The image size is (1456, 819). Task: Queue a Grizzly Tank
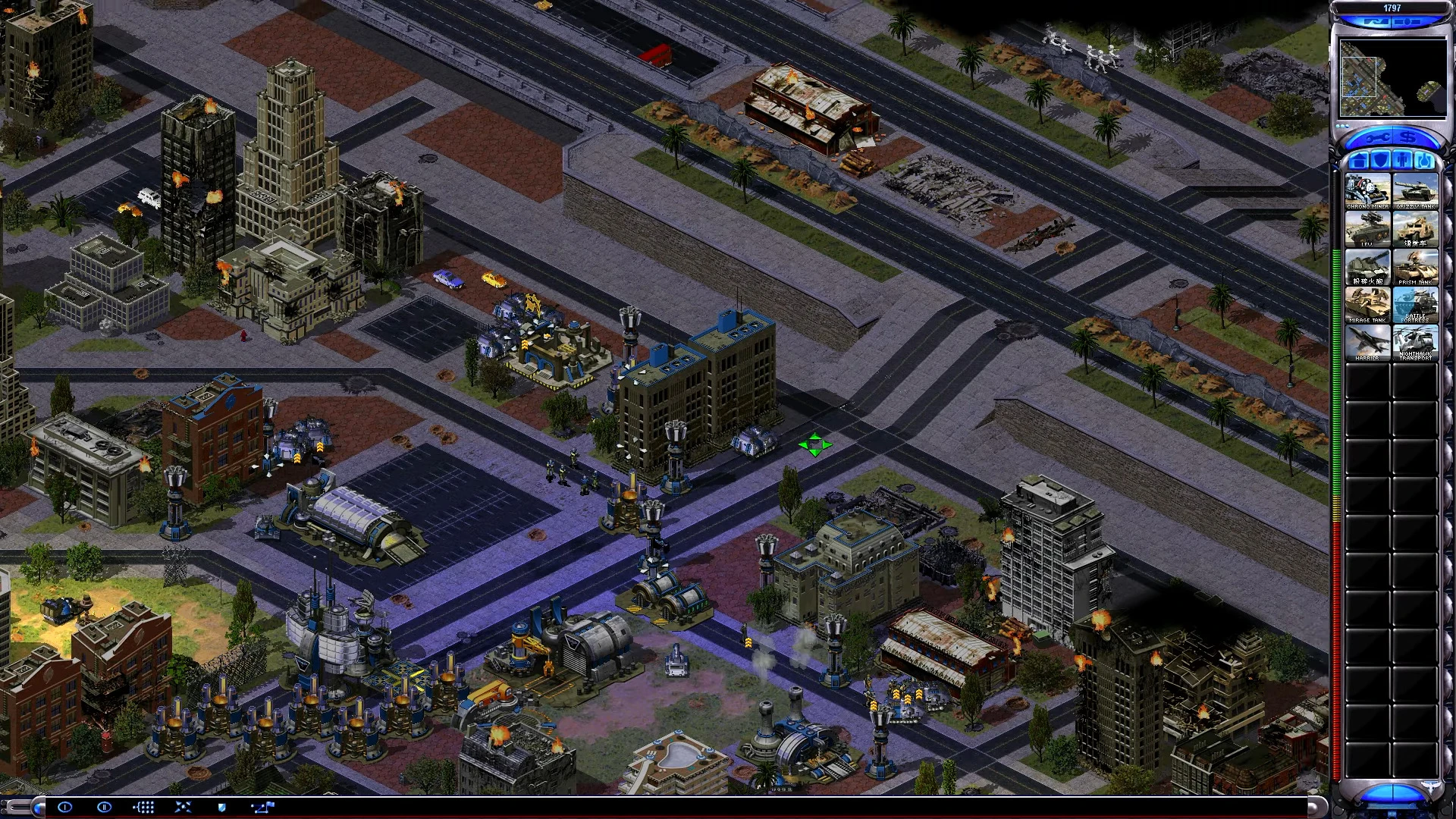point(1415,192)
